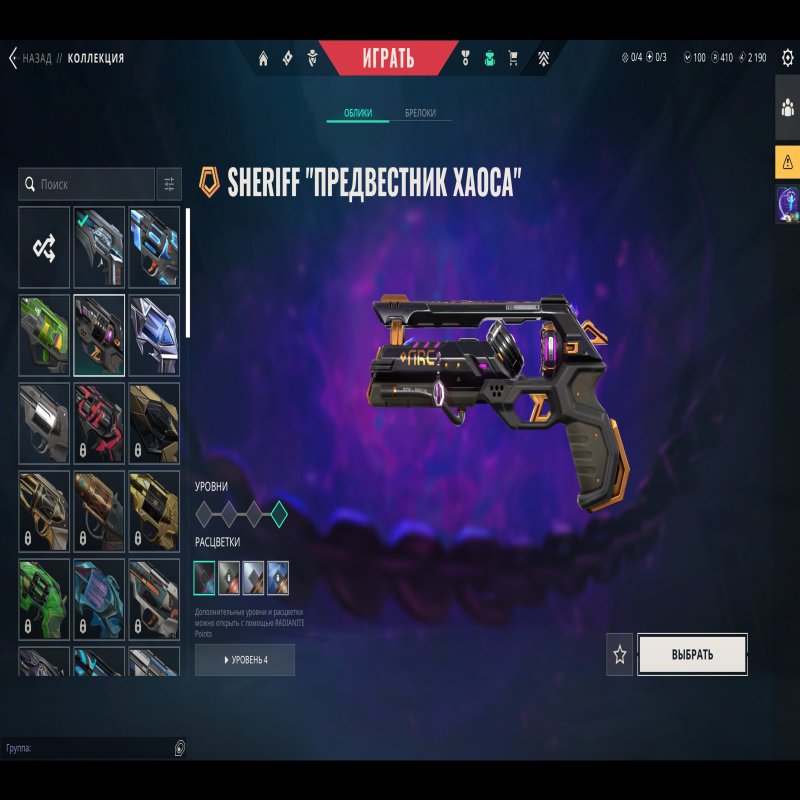Screen dimensions: 800x800
Task: Play the УРОВЕНЬ 4 preview
Action: pyautogui.click(x=245, y=660)
